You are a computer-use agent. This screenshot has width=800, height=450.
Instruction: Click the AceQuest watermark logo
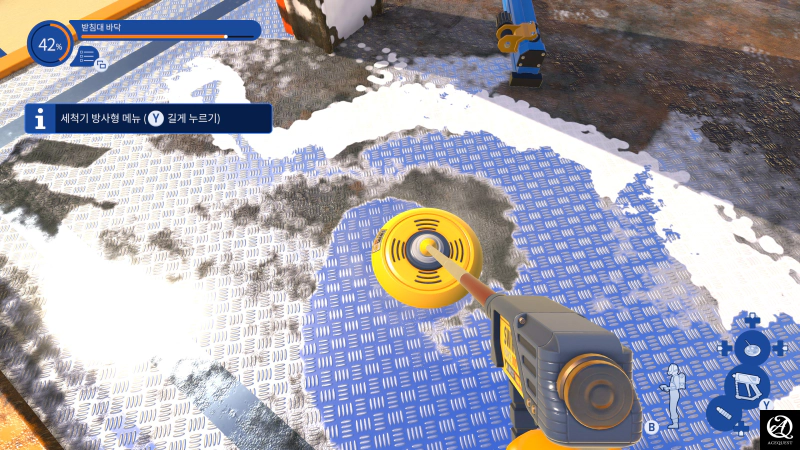(x=779, y=430)
